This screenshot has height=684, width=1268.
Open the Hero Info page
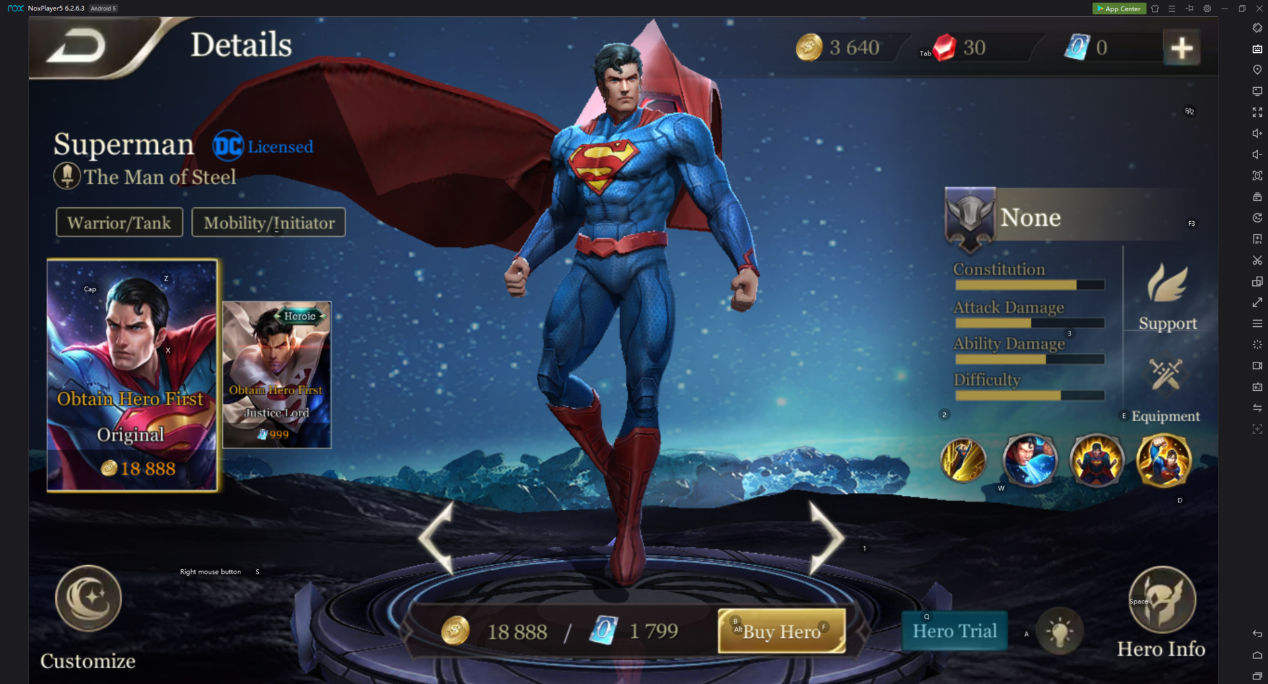click(x=1161, y=612)
